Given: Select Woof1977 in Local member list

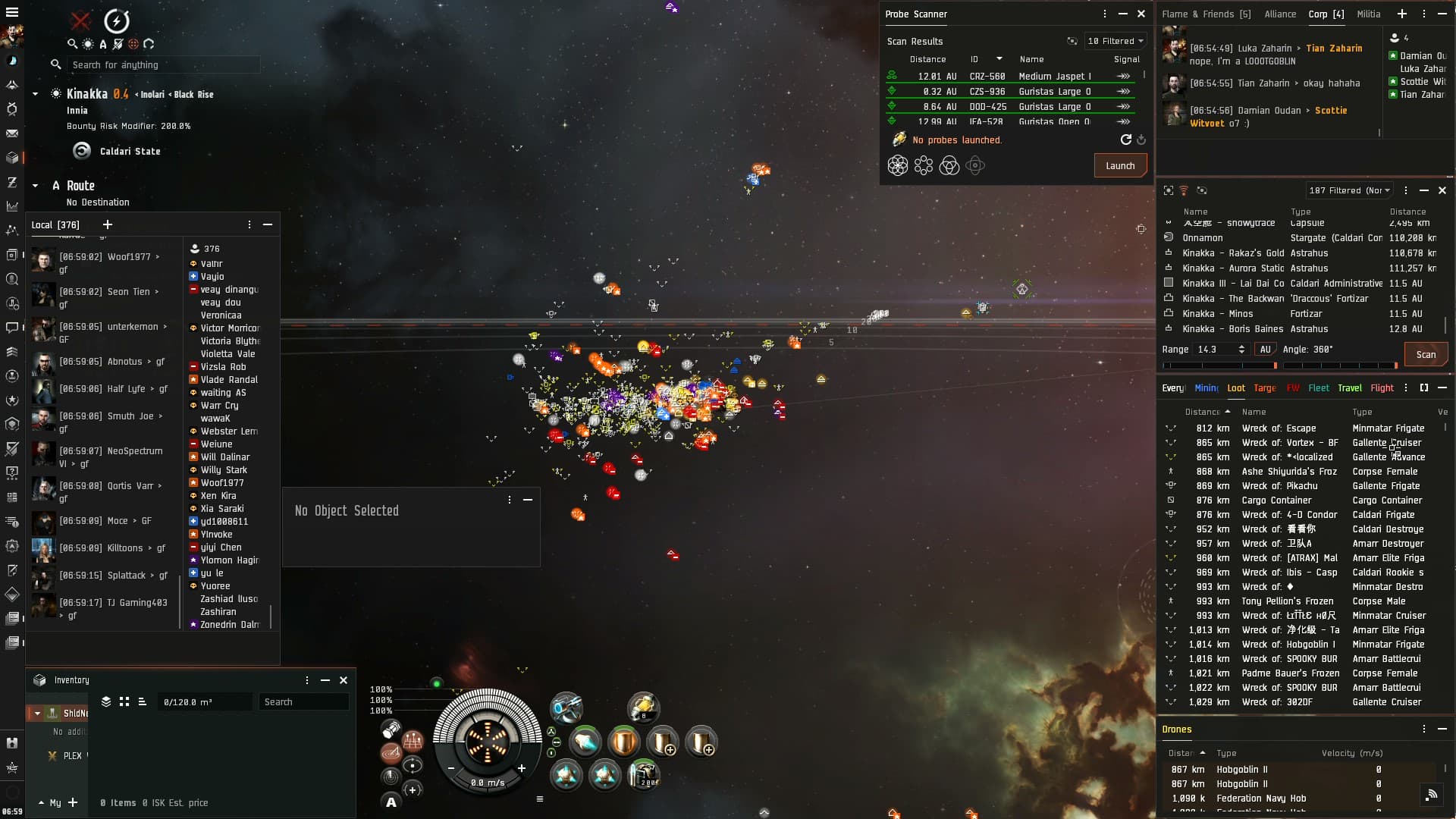Looking at the screenshot, I should pyautogui.click(x=222, y=482).
